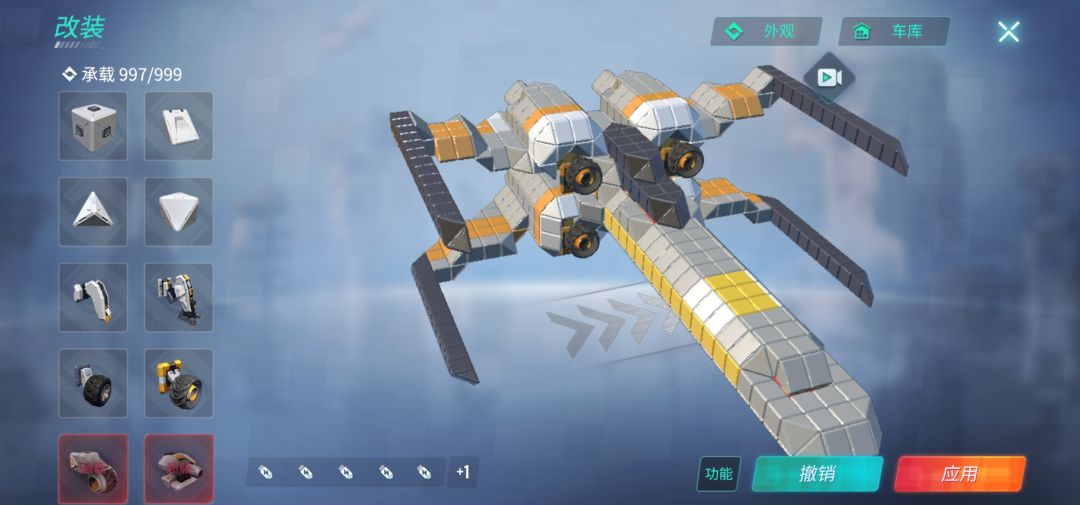Choose the yellow suspension wheel part

pyautogui.click(x=179, y=382)
